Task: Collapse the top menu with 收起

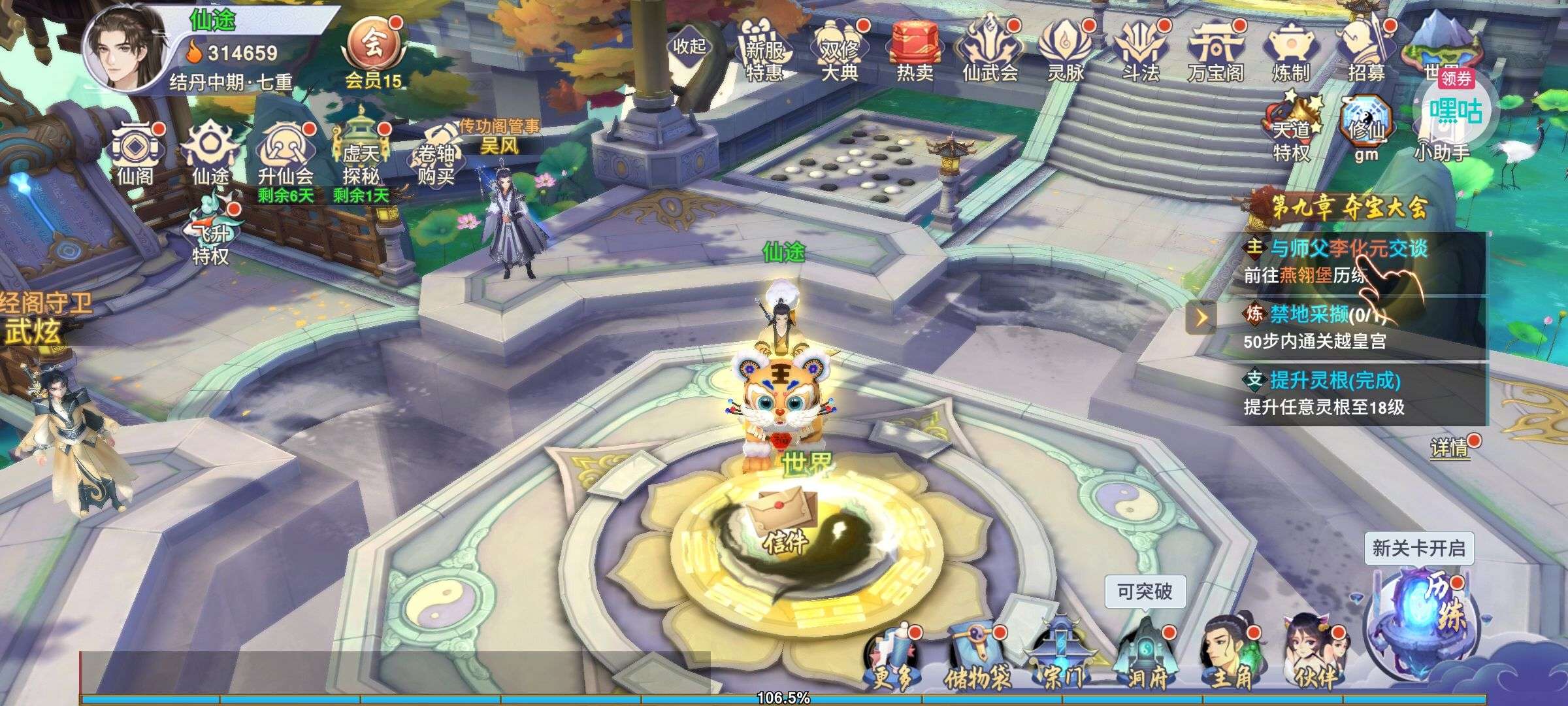Action: pyautogui.click(x=689, y=46)
